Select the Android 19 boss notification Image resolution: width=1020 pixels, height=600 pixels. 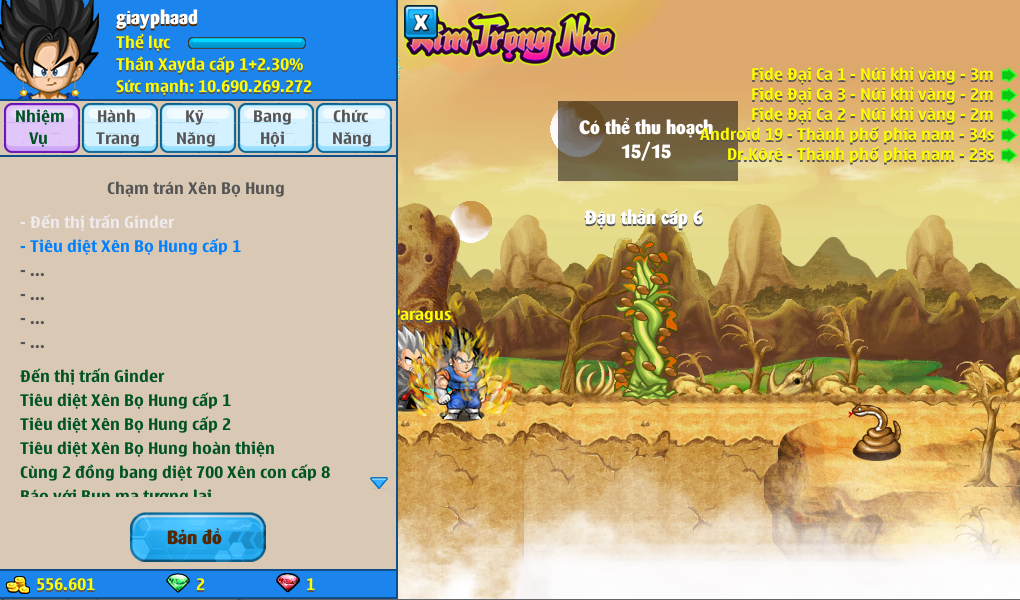[847, 134]
